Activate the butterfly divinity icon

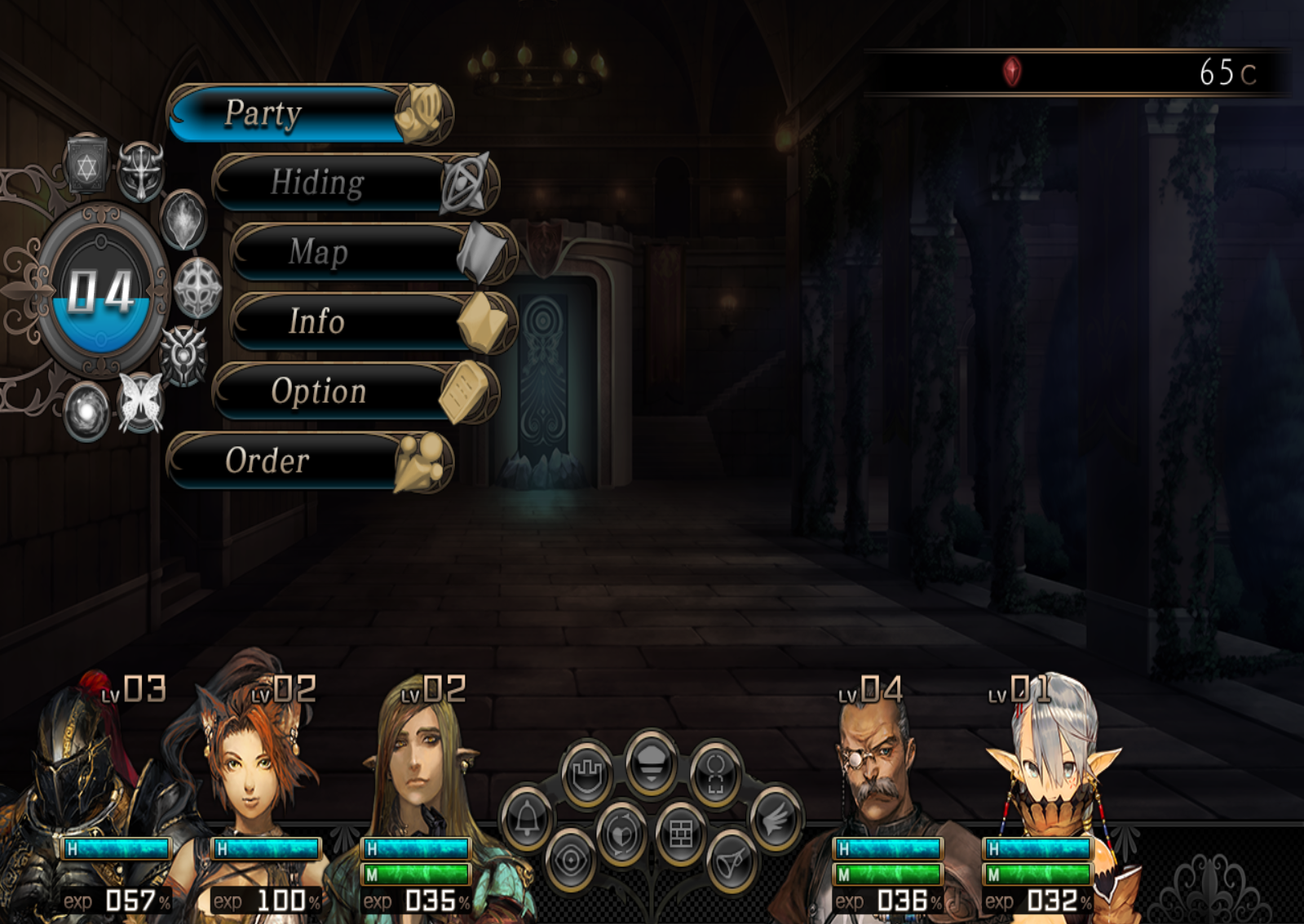click(140, 402)
